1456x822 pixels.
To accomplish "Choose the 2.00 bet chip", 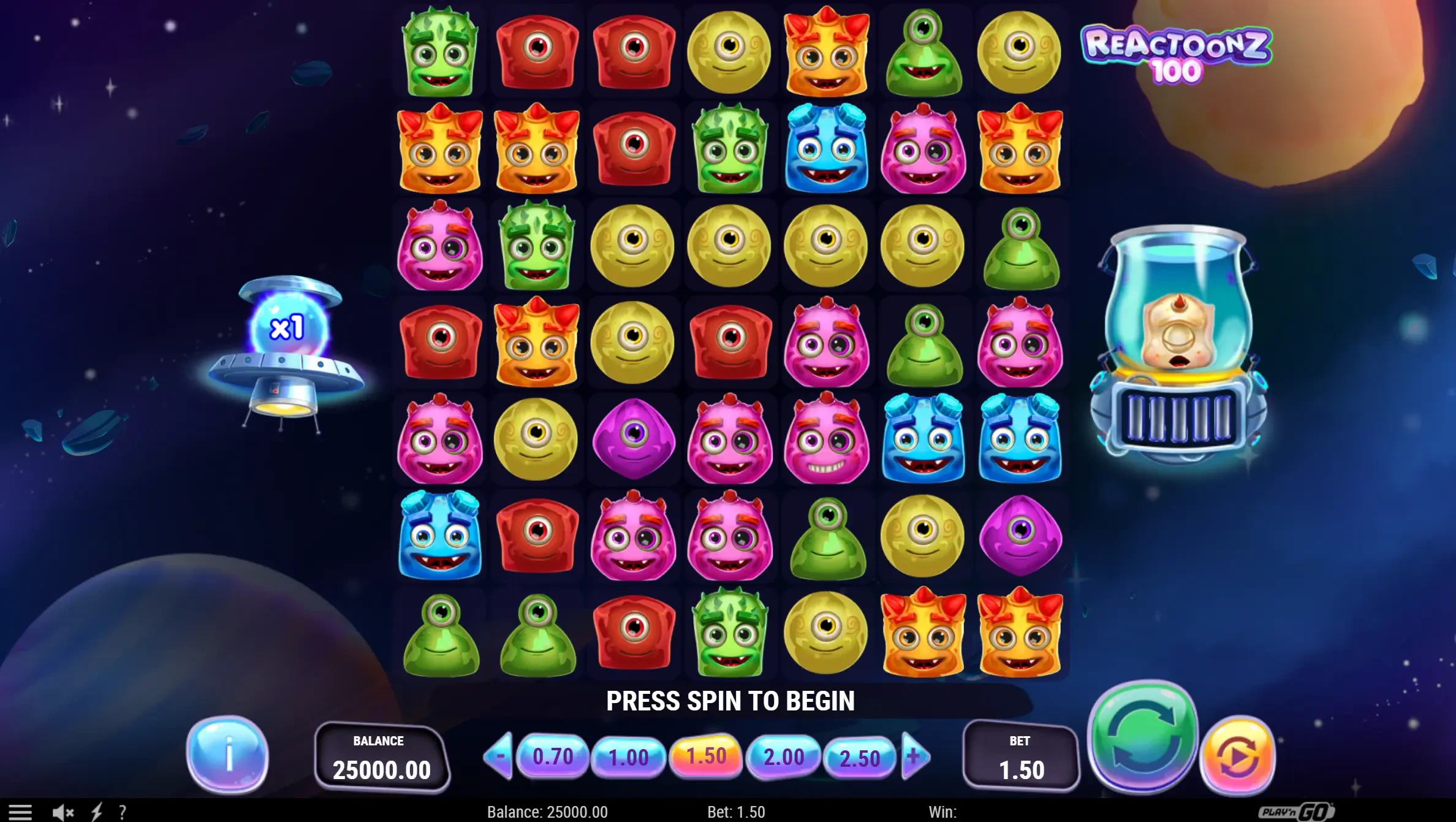I will click(x=783, y=756).
